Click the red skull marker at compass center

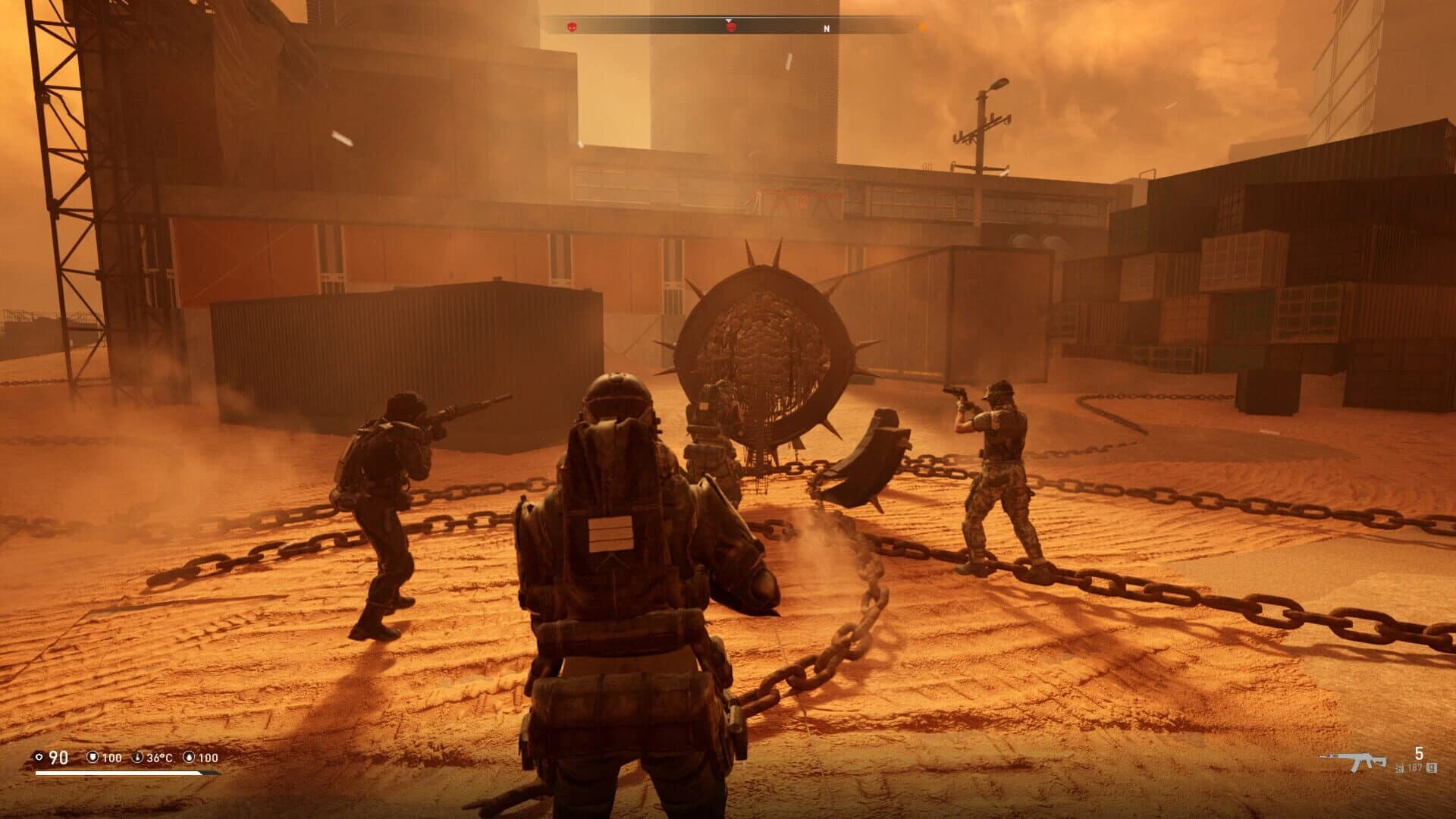731,28
